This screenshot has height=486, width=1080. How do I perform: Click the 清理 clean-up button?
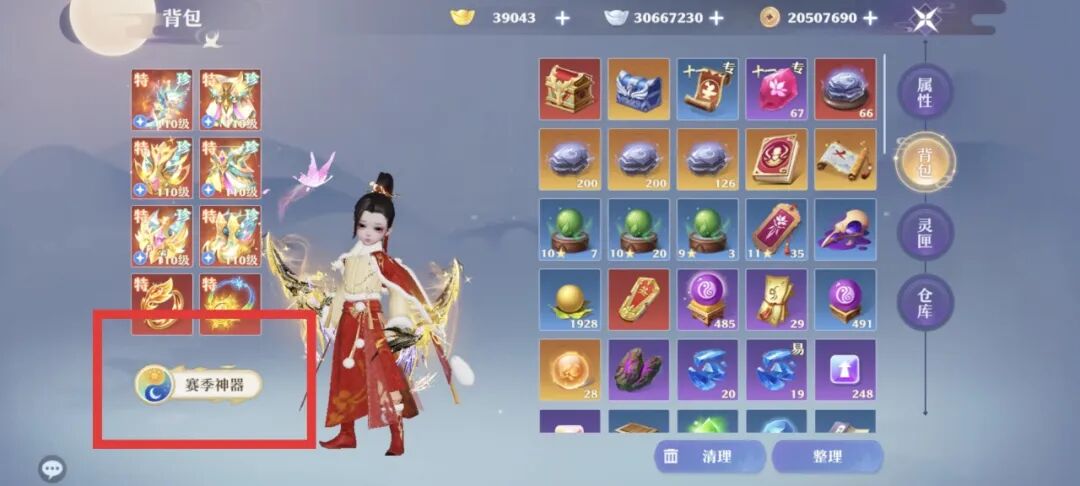[x=709, y=457]
